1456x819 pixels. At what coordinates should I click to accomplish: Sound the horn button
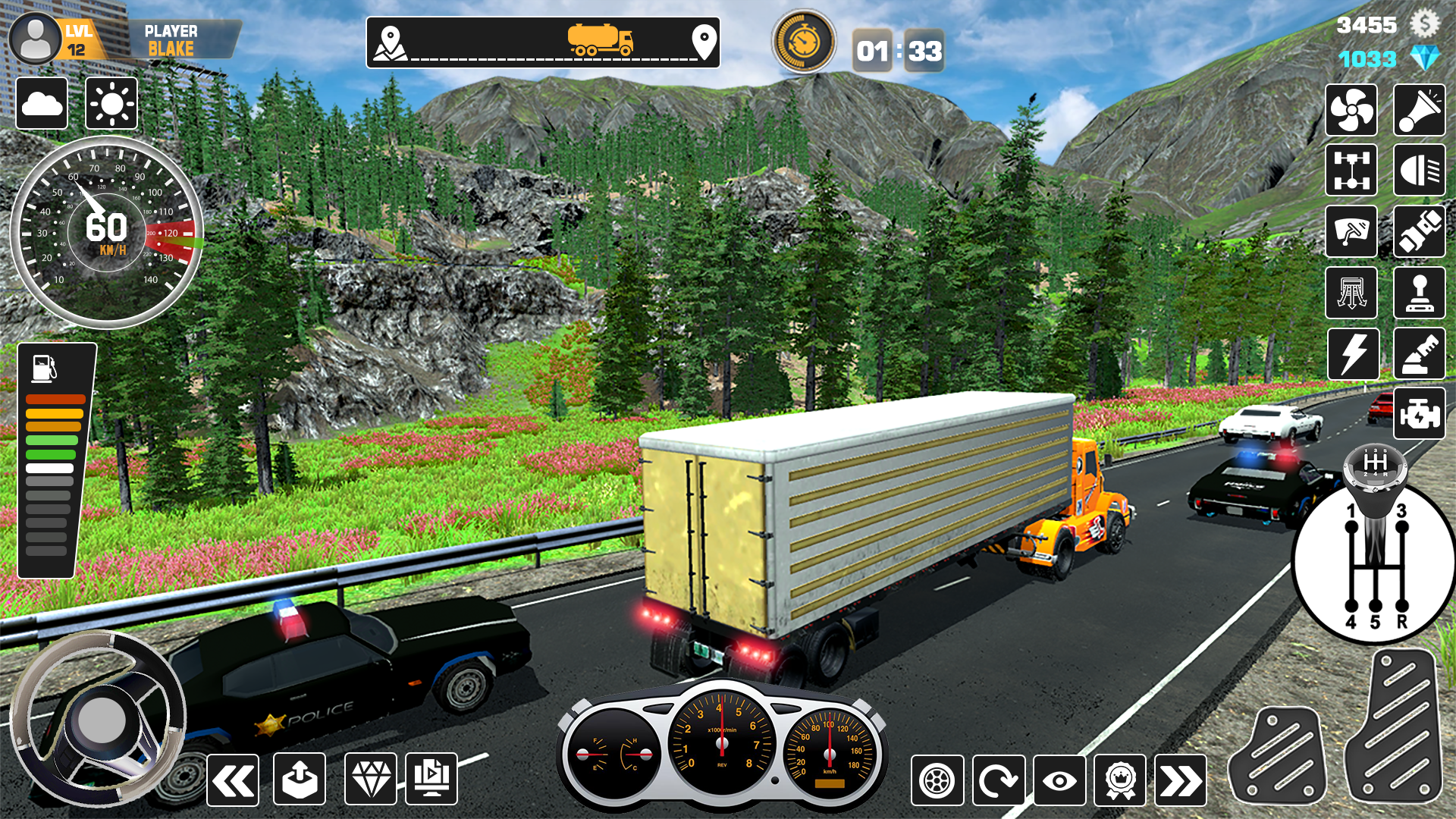point(1419,111)
